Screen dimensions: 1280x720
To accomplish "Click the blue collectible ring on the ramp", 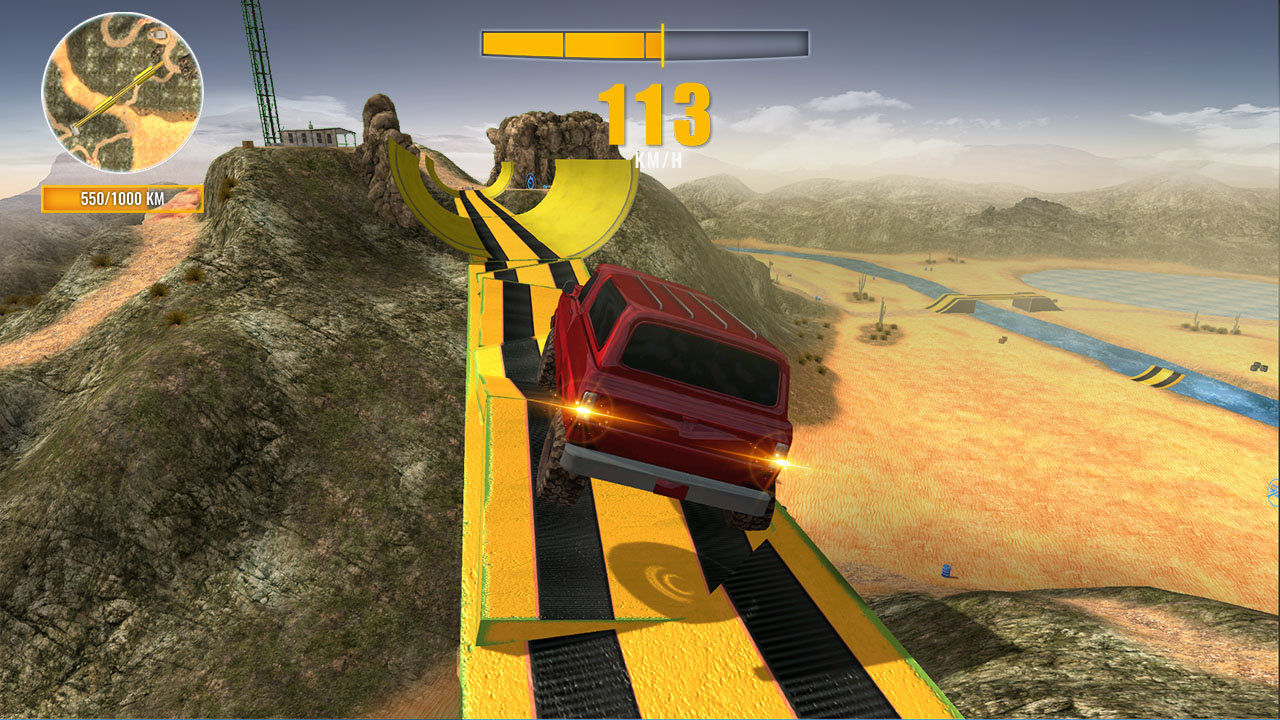I will pyautogui.click(x=530, y=183).
